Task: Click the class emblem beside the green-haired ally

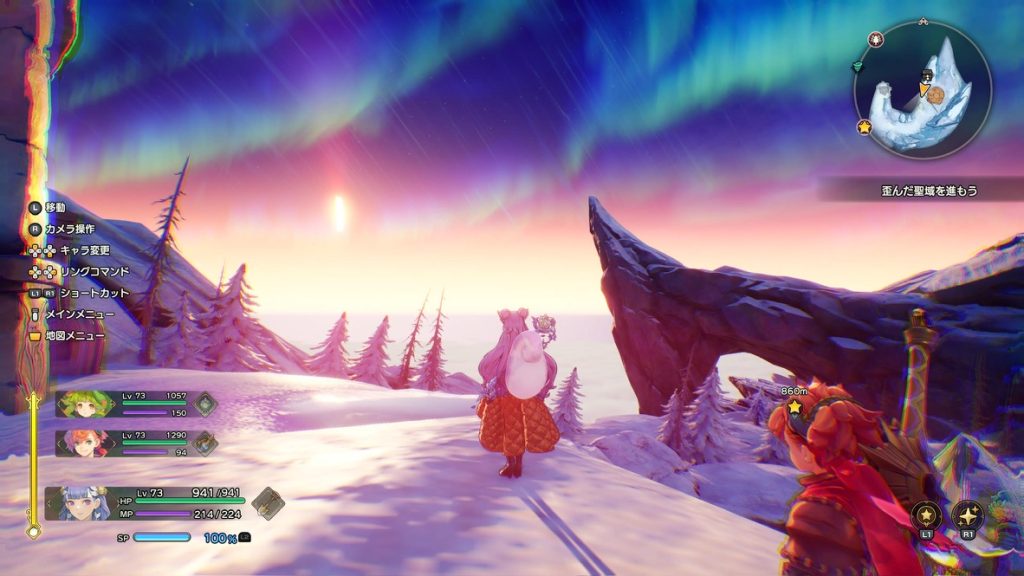Action: click(x=205, y=403)
